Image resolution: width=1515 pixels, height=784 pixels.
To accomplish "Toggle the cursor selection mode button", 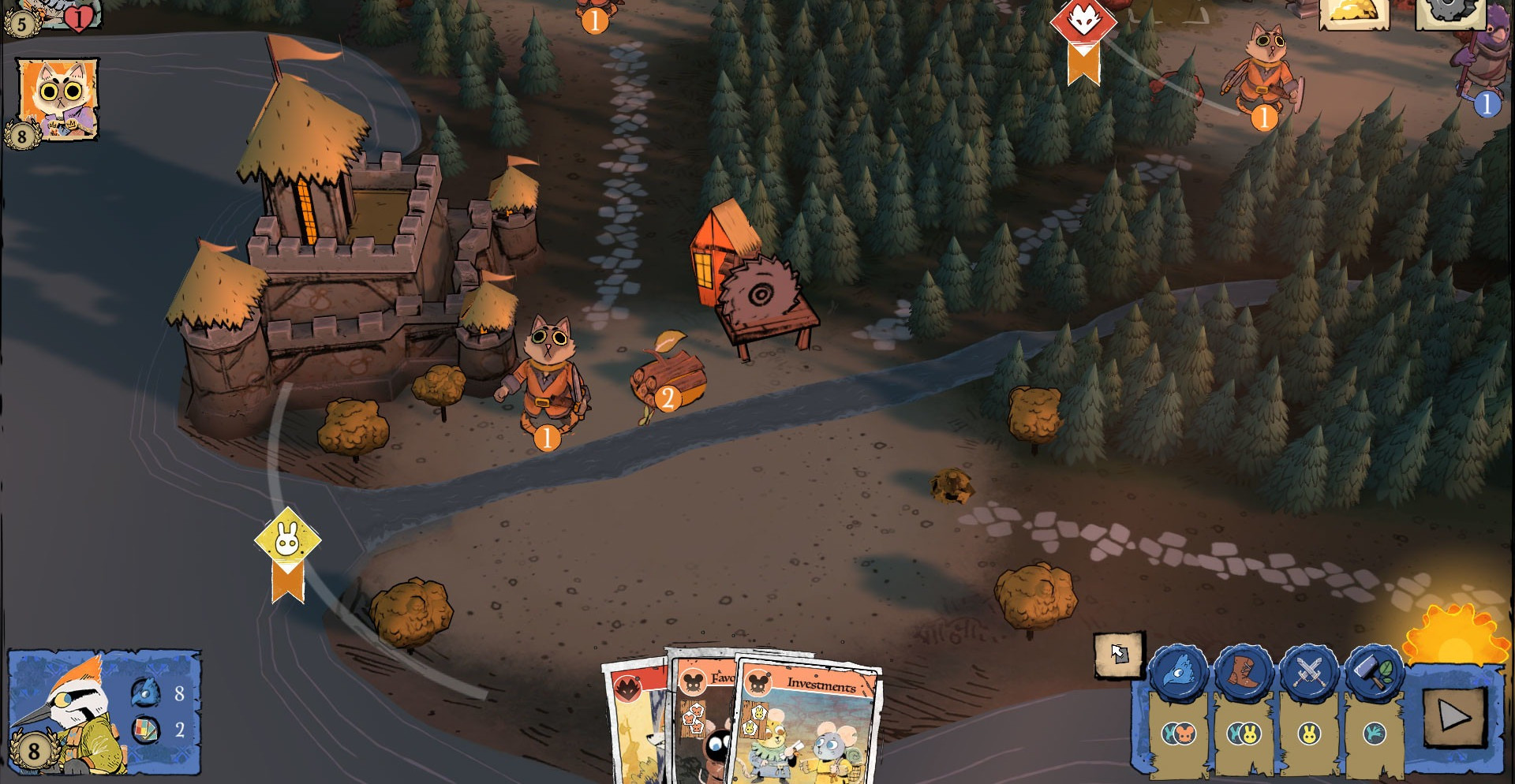I will [1118, 654].
